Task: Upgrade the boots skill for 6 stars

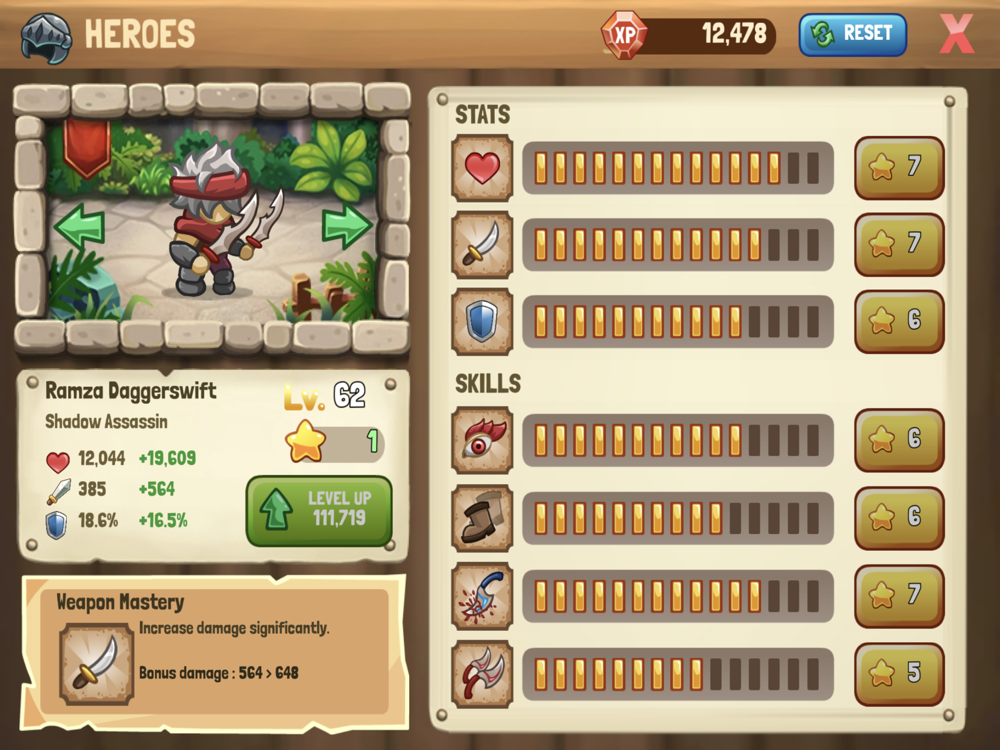Action: tap(899, 518)
